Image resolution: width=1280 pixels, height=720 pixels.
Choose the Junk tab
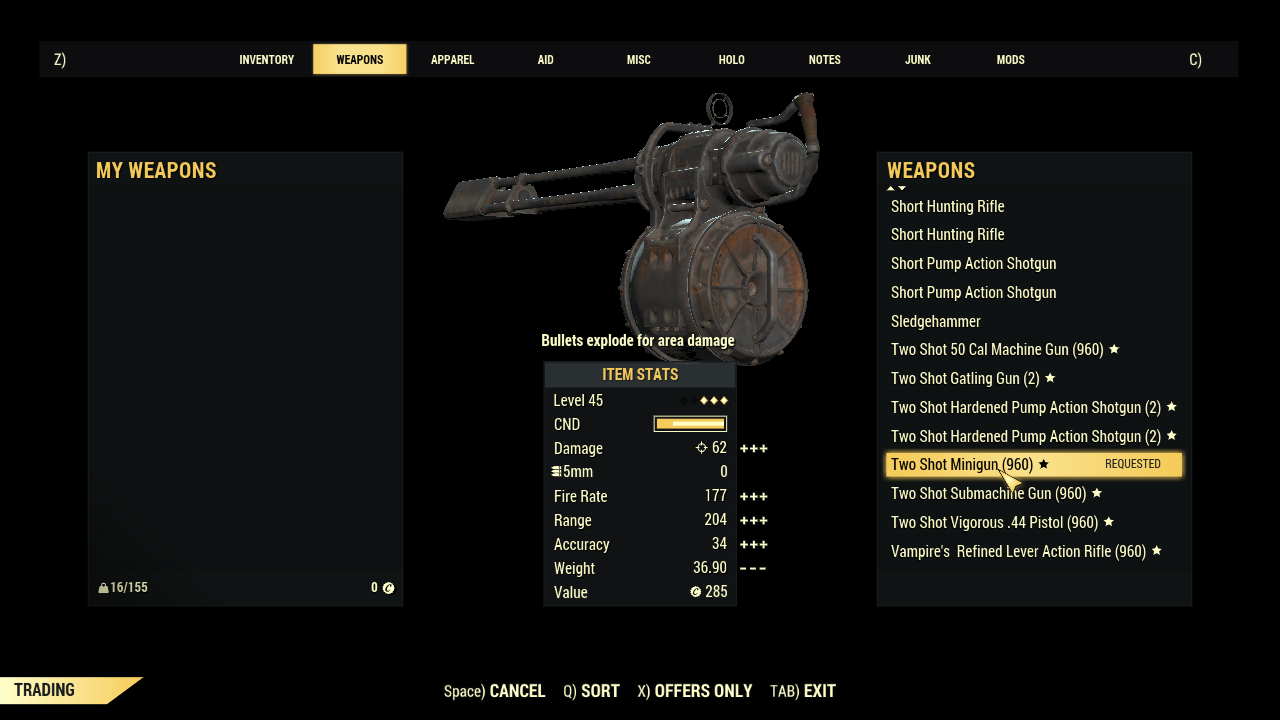click(917, 60)
